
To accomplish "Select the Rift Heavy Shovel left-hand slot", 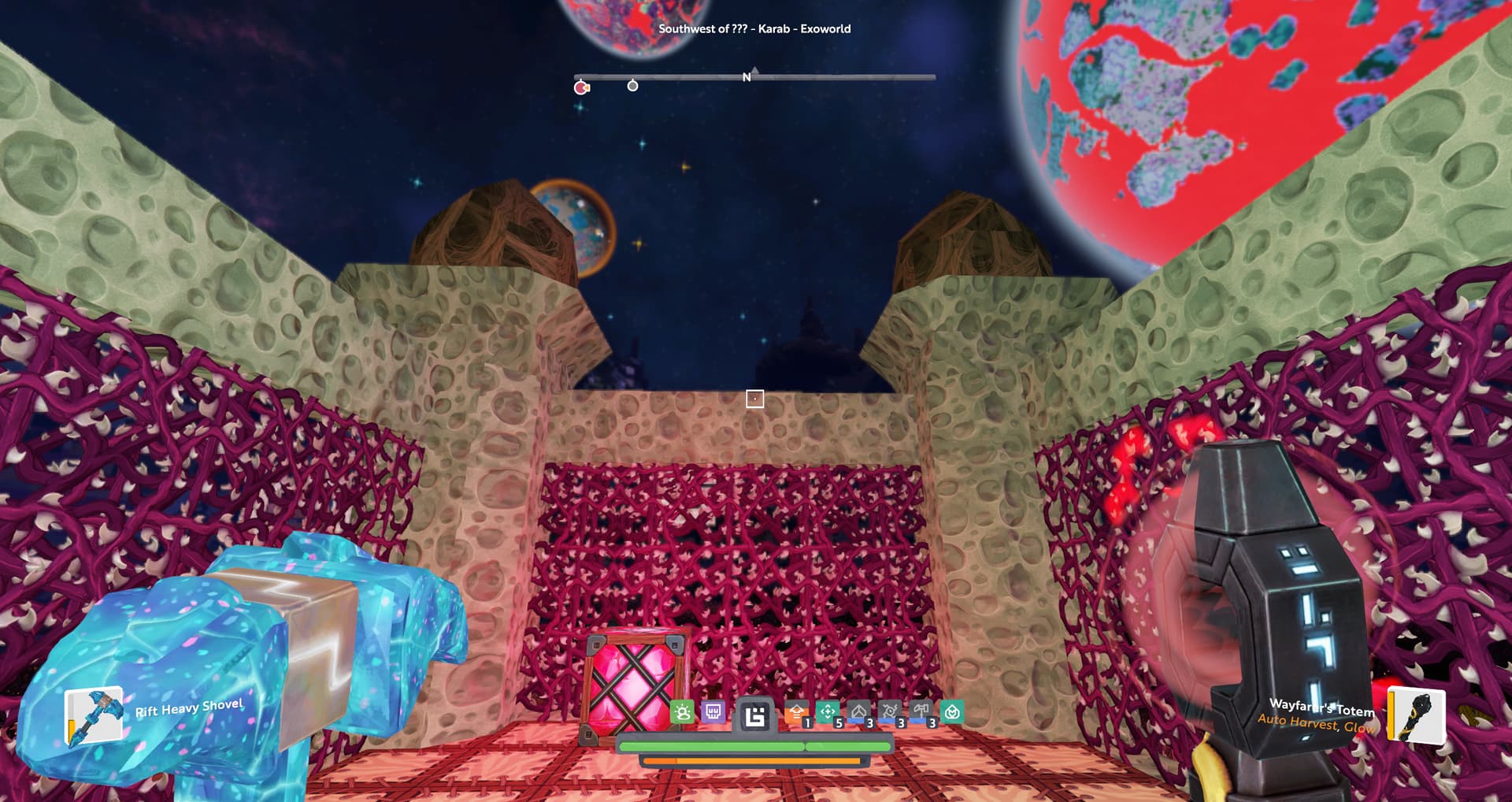I will click(x=94, y=715).
